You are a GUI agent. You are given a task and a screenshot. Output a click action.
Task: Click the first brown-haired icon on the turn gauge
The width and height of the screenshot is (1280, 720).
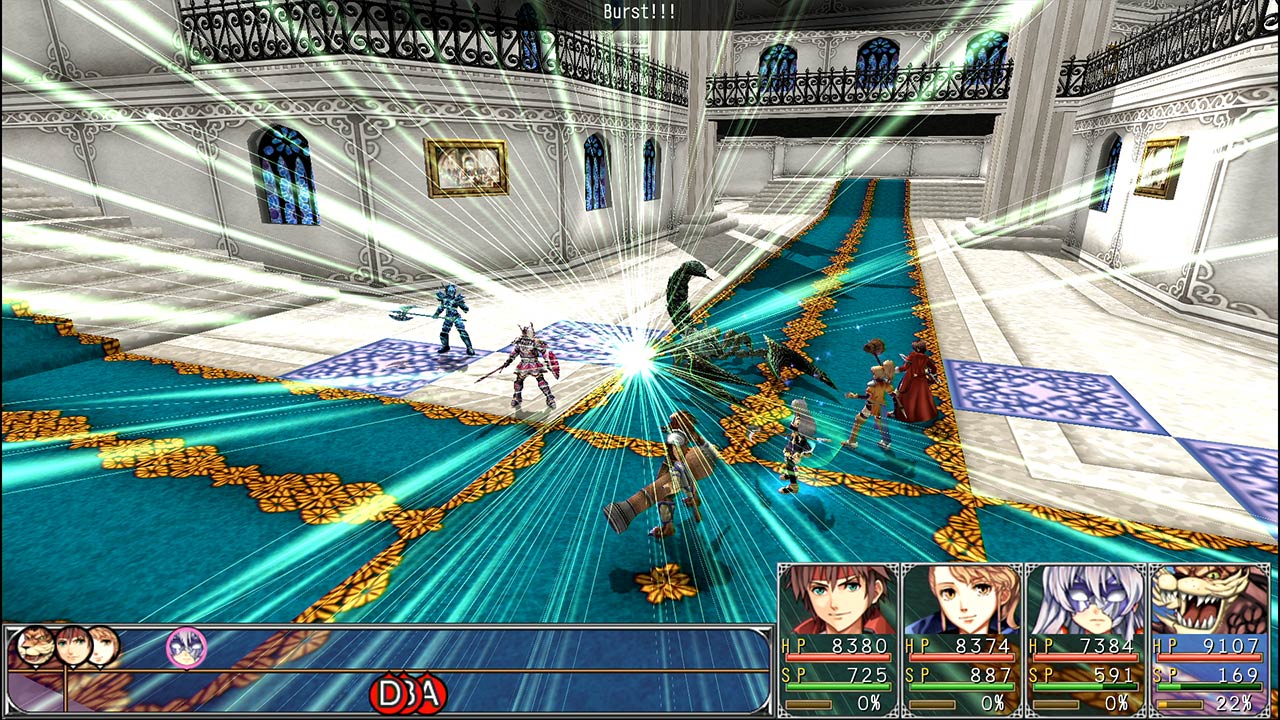tap(72, 645)
